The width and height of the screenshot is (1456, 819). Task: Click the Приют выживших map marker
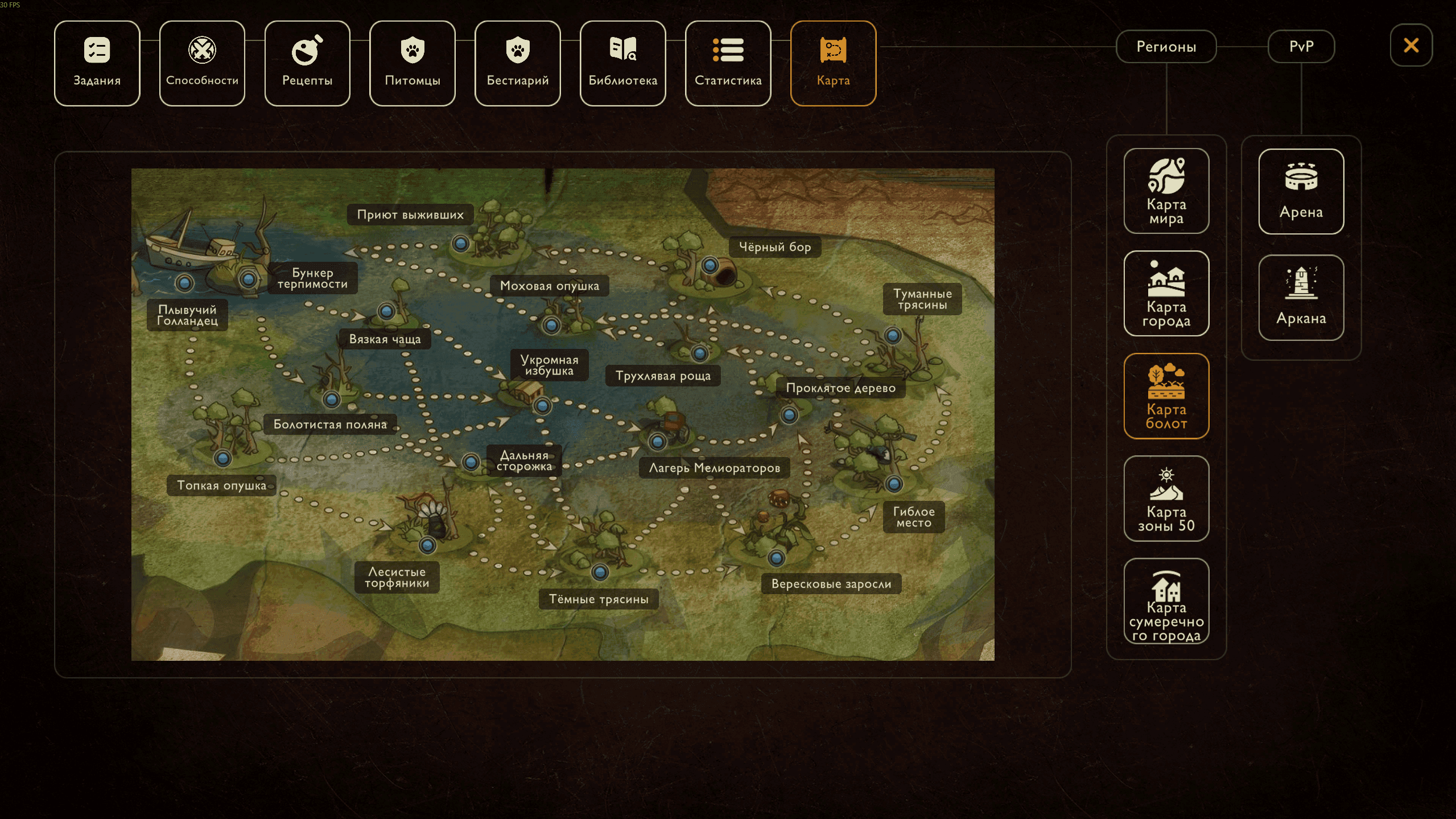[460, 244]
